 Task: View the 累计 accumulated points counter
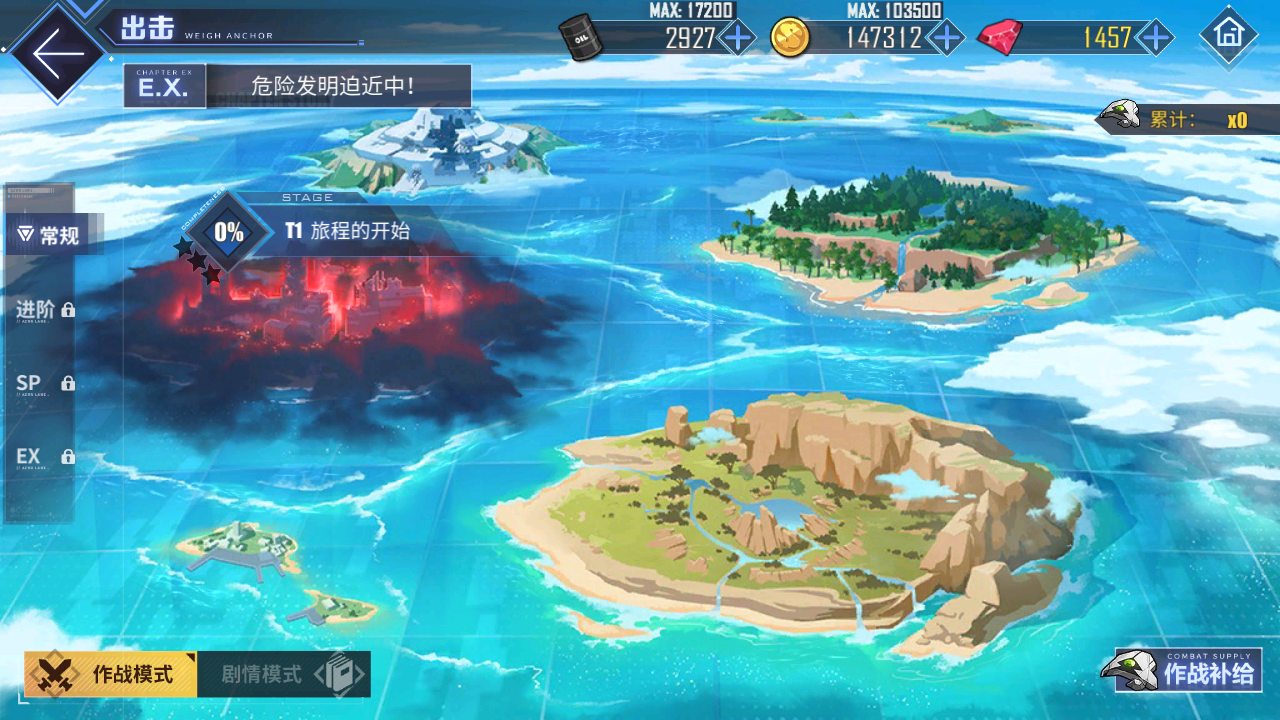(1190, 120)
